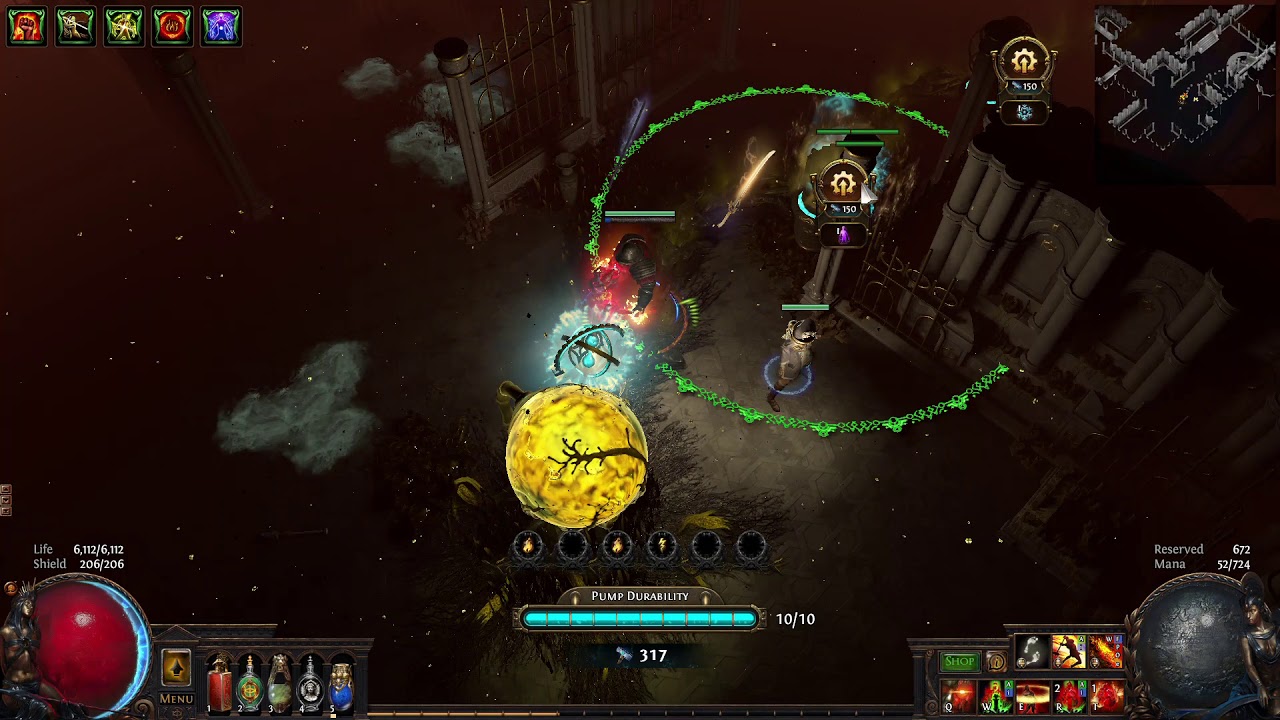This screenshot has height=720, width=1280.
Task: Activate the E-bound yellow ring skill
Action: [x=1033, y=695]
